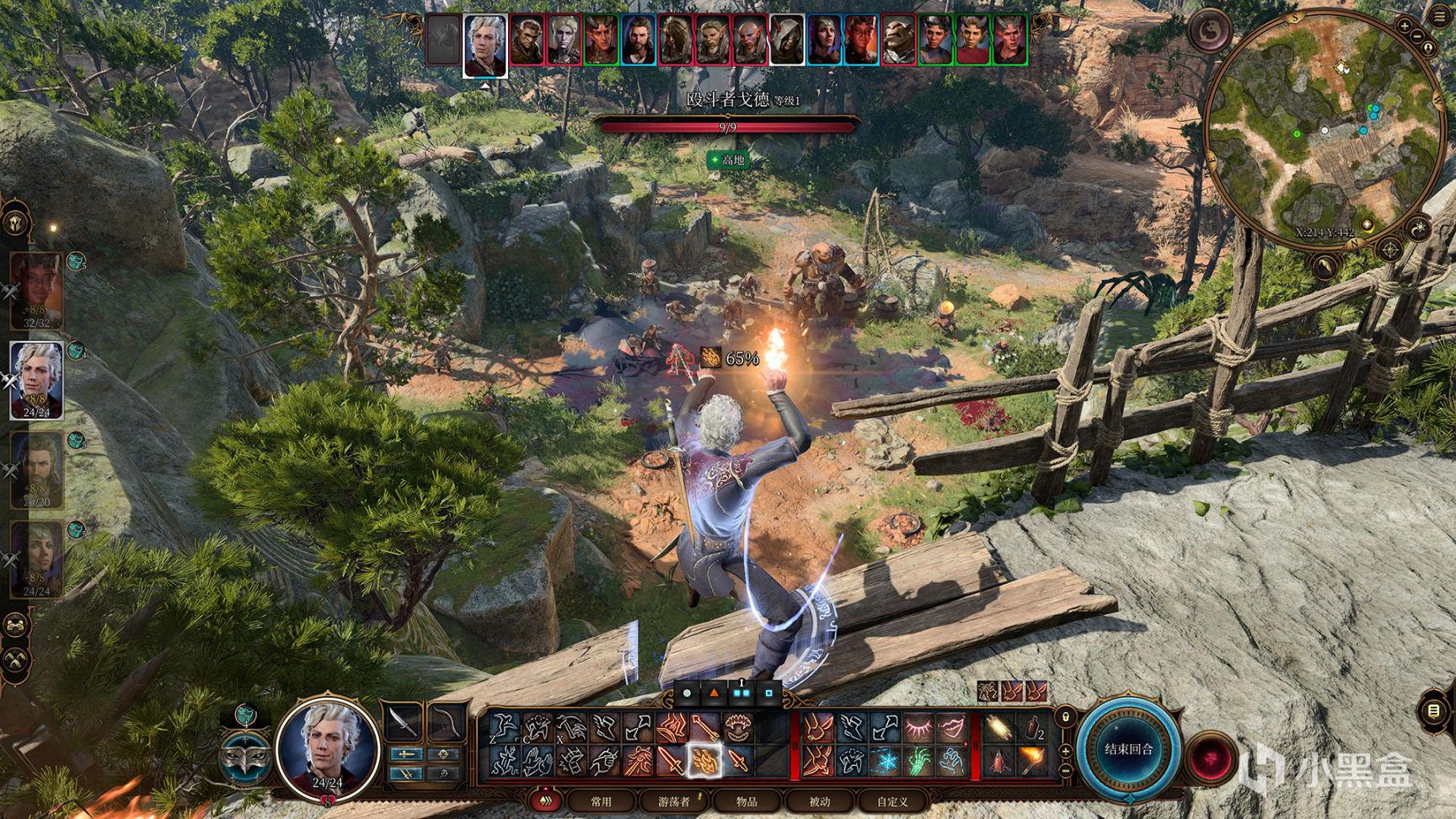Select the 被动 passives tab
1456x819 pixels.
(x=819, y=801)
